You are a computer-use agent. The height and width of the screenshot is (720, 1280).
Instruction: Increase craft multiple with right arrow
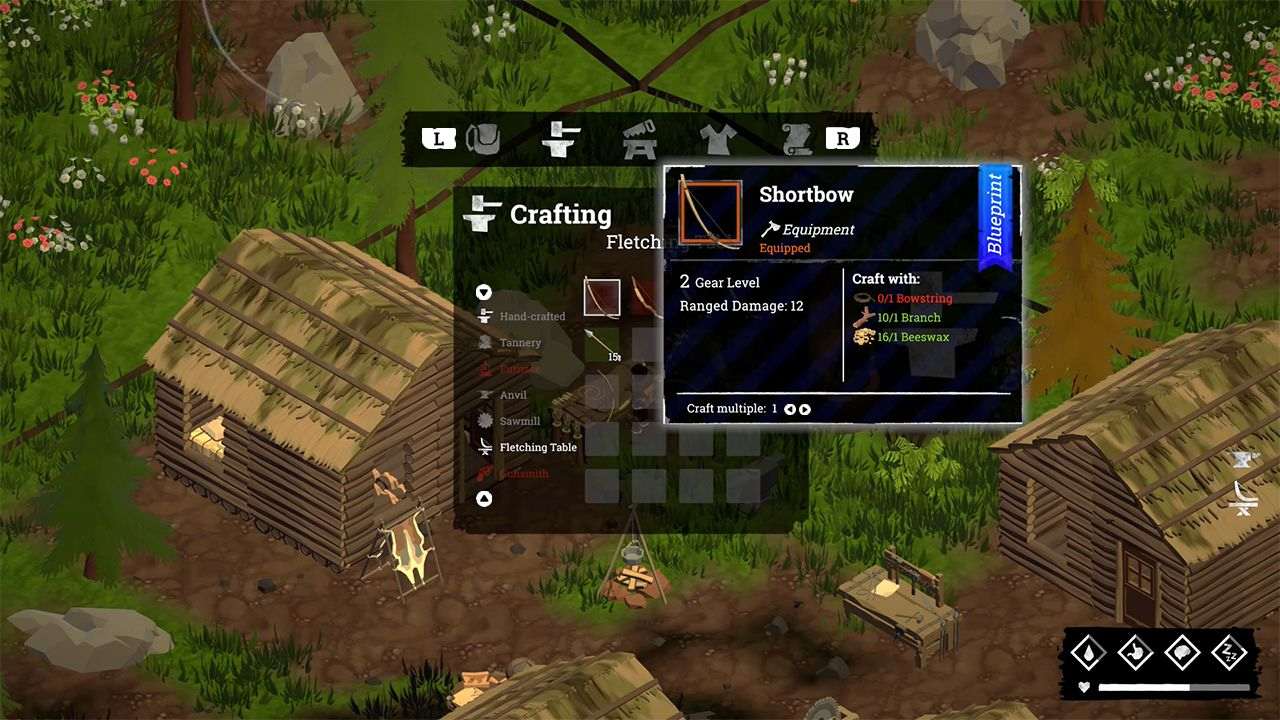[805, 408]
